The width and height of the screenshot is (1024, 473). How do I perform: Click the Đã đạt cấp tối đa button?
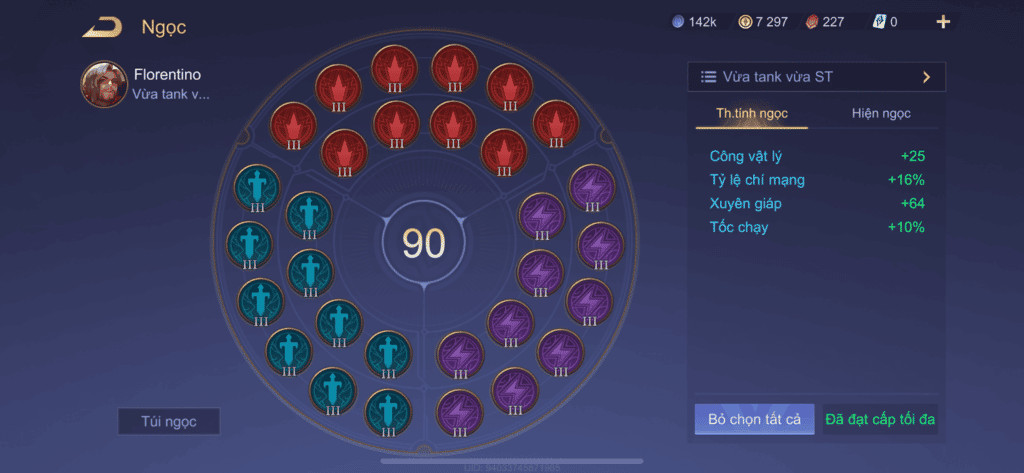(x=880, y=419)
